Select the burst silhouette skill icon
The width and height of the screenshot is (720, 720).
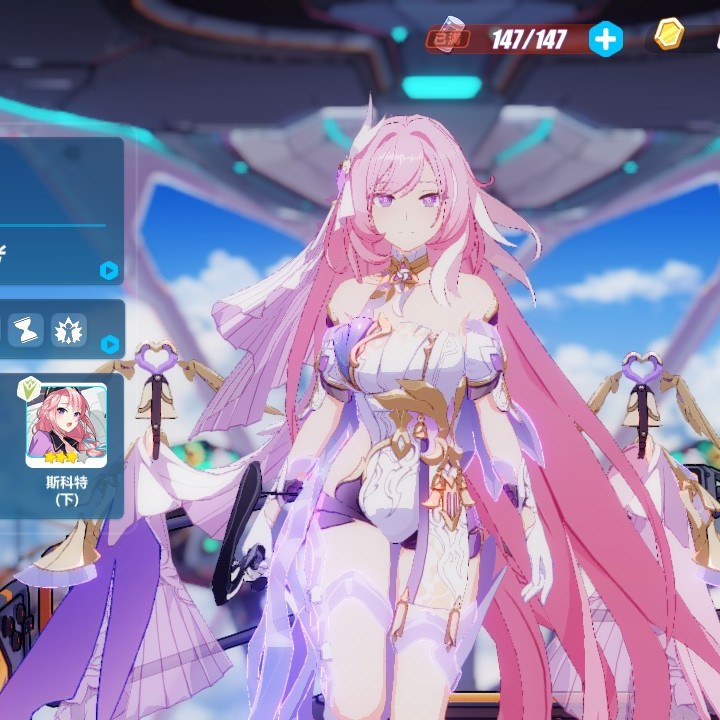[x=69, y=330]
